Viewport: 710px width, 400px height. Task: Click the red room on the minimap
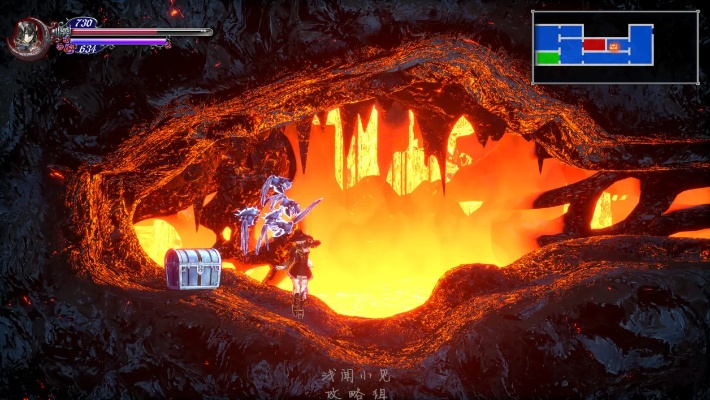594,44
